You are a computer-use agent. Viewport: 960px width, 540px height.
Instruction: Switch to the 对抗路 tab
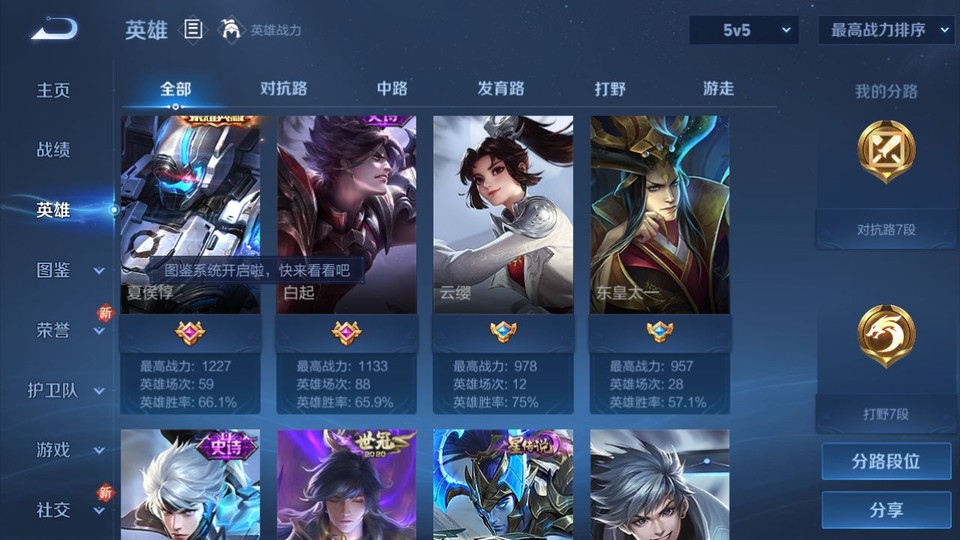click(283, 88)
